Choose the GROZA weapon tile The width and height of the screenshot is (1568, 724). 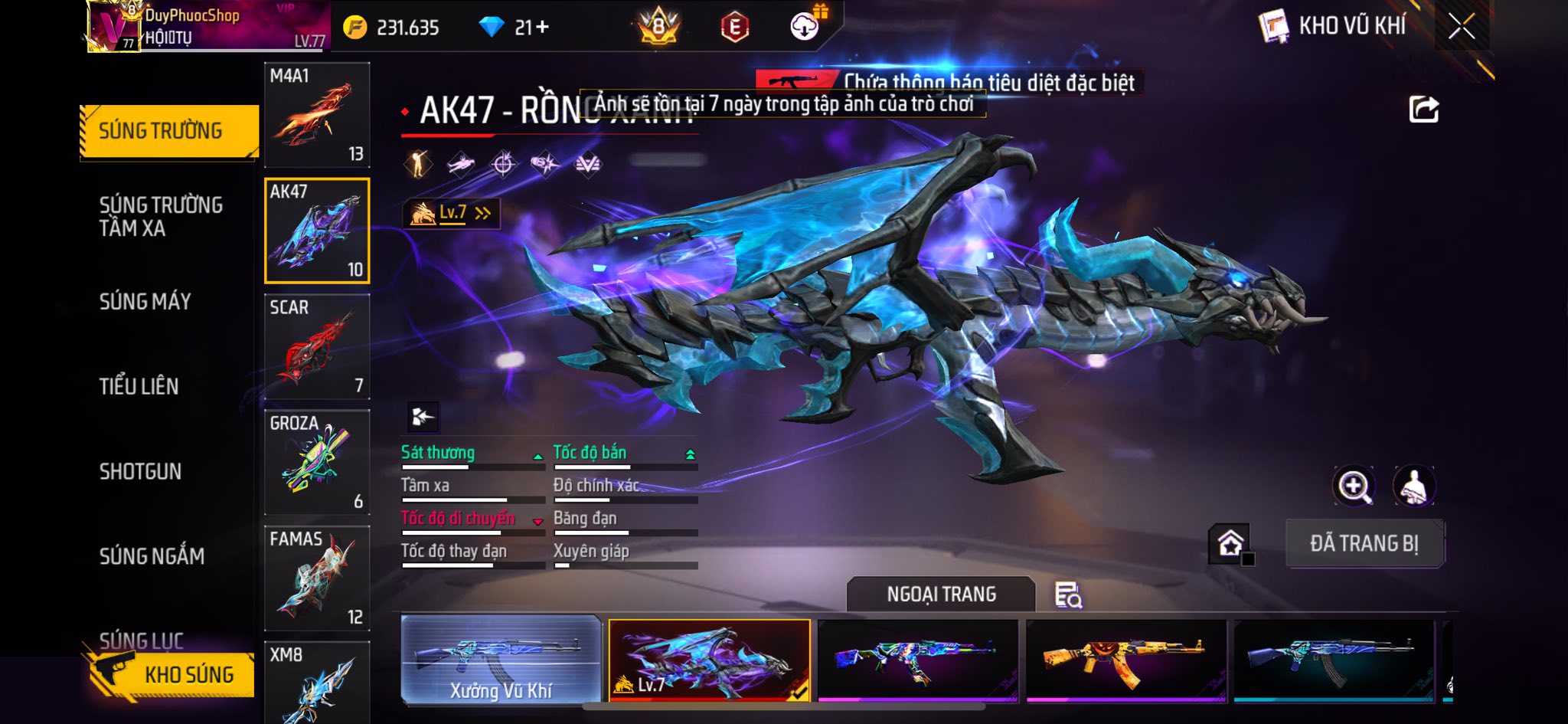pos(317,463)
